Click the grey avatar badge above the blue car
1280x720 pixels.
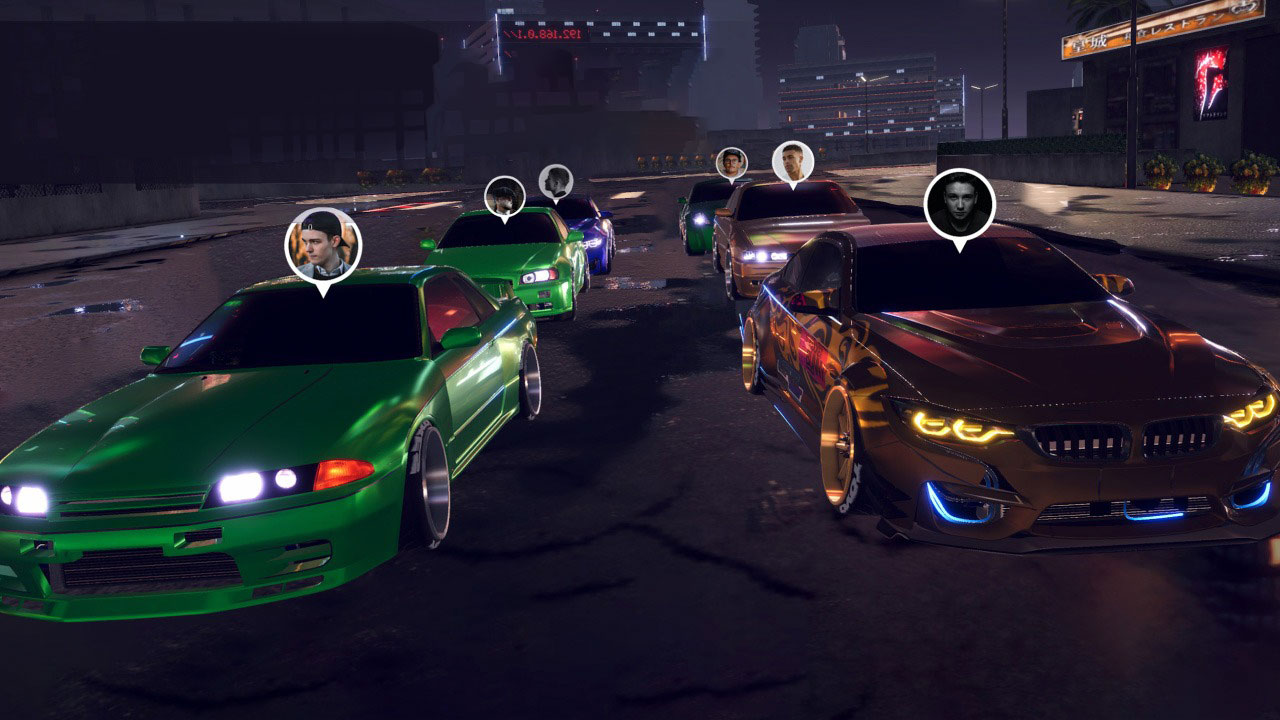[x=556, y=184]
